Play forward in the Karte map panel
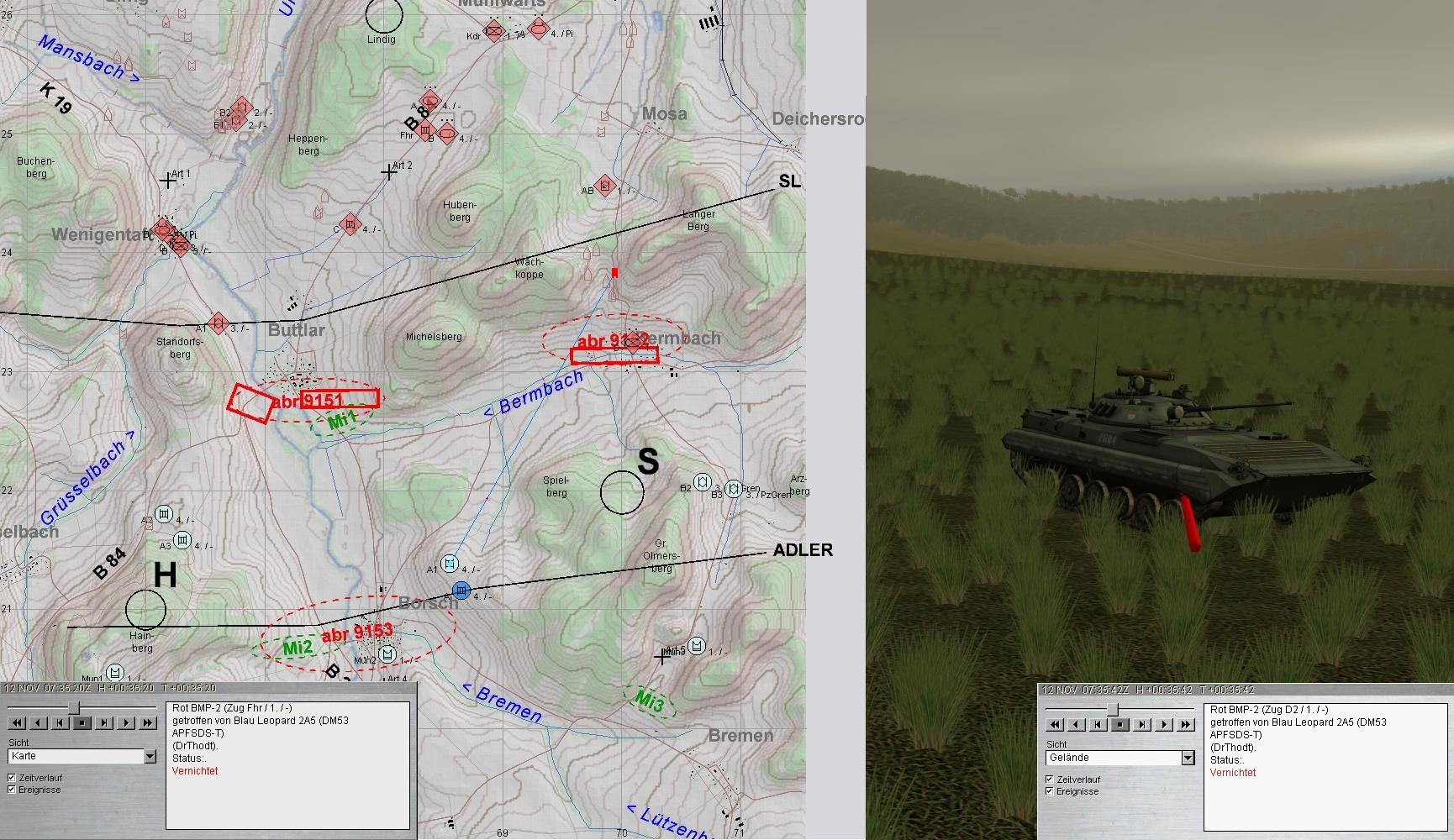 tap(125, 722)
